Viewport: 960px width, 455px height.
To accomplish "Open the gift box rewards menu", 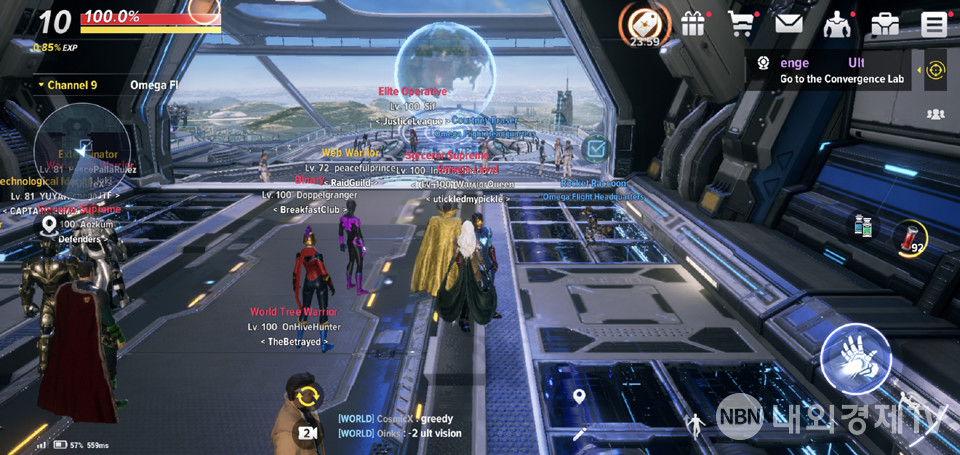I will click(x=693, y=24).
